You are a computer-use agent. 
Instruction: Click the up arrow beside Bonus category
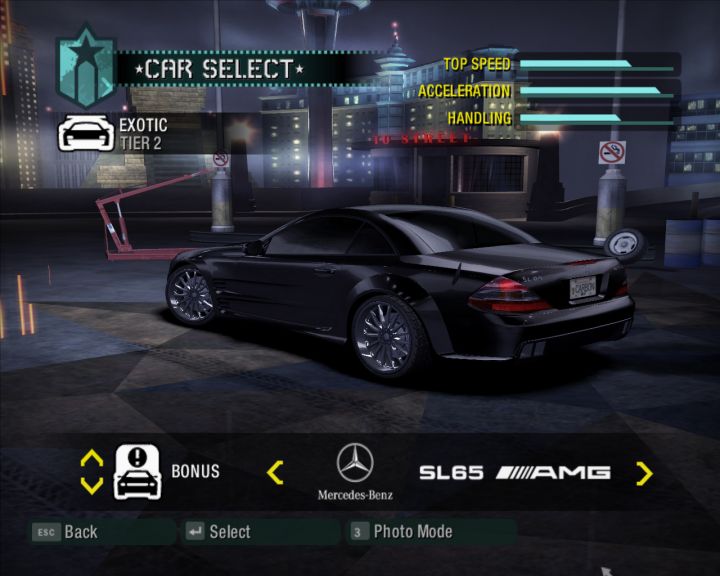point(91,459)
